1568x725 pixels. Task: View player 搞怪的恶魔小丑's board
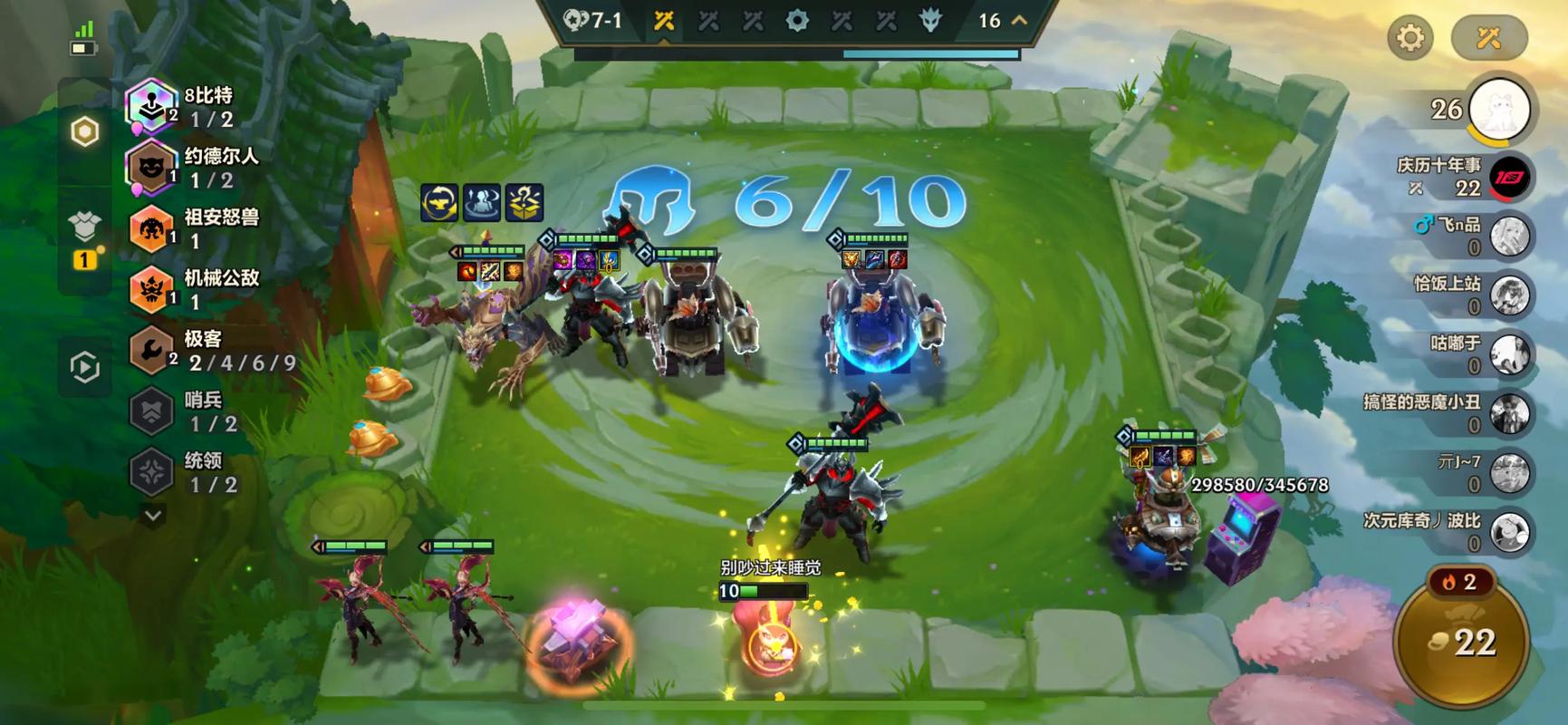(x=1509, y=413)
